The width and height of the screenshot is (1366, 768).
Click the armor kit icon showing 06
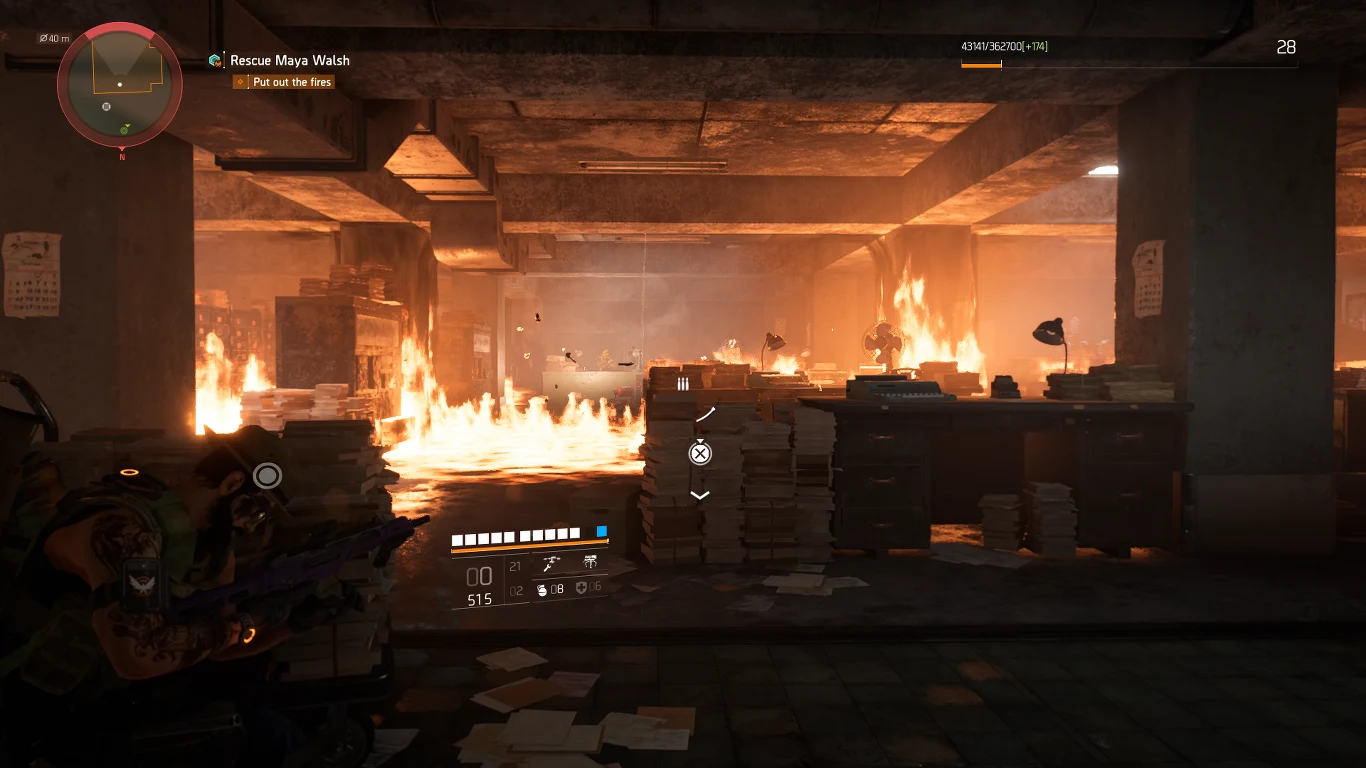[583, 590]
